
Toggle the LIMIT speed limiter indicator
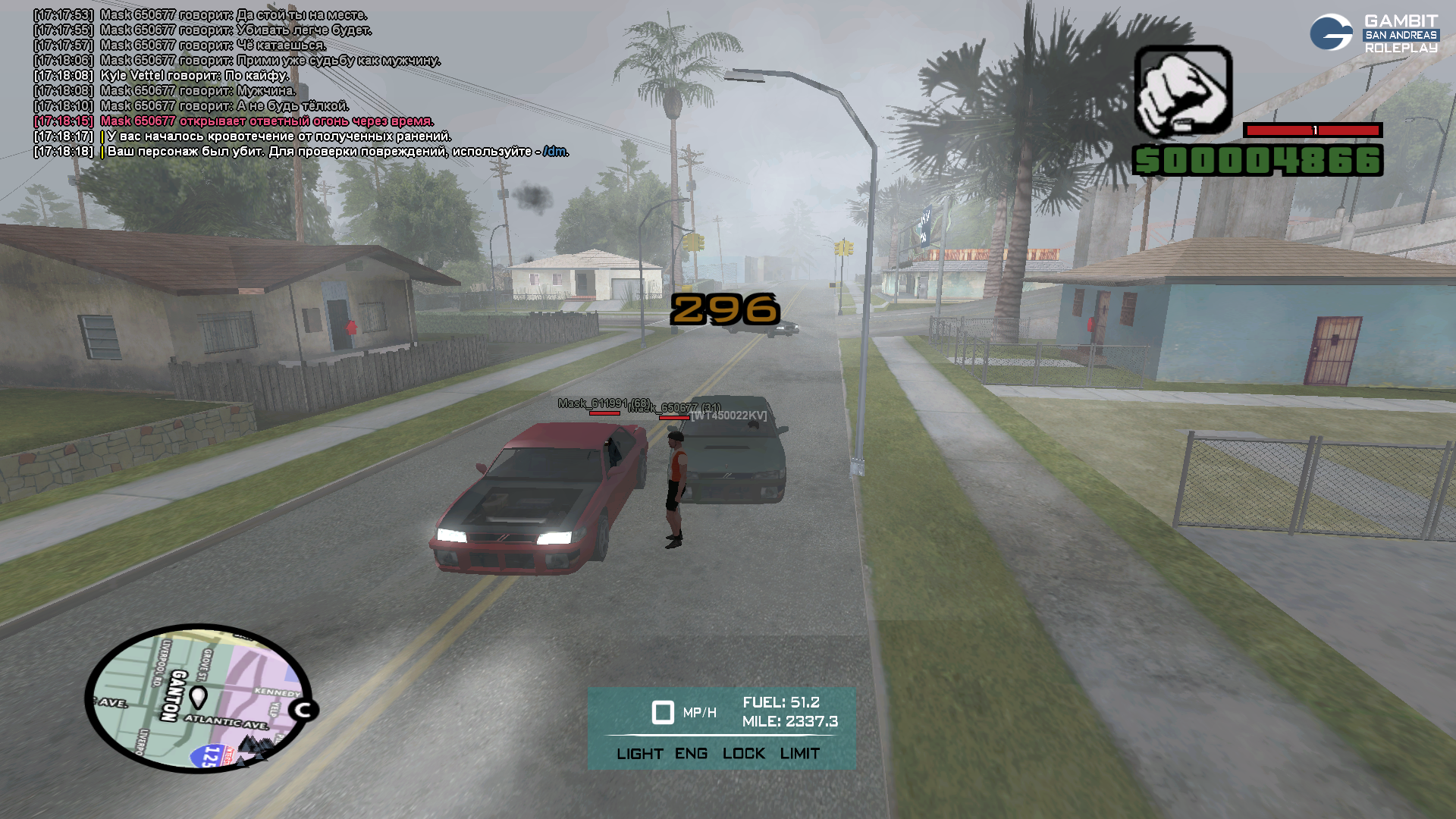tap(799, 754)
